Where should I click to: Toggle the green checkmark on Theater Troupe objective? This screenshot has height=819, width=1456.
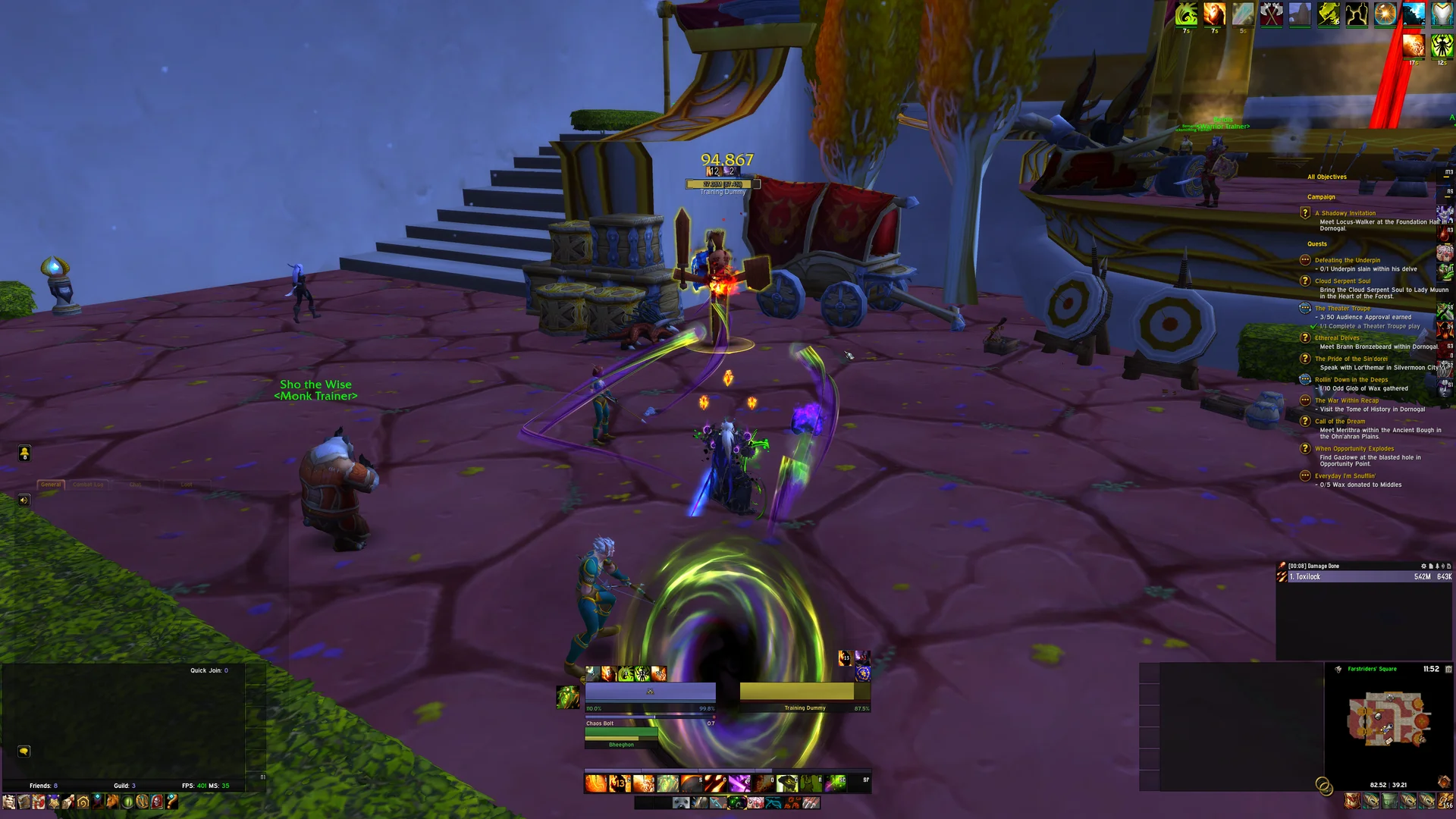pyautogui.click(x=1313, y=326)
